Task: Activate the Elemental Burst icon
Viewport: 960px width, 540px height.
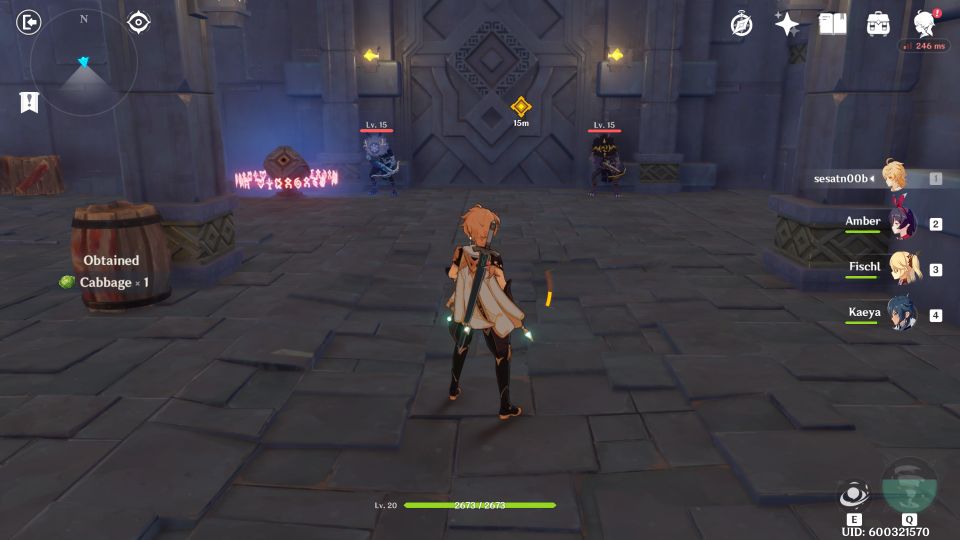Action: point(909,487)
